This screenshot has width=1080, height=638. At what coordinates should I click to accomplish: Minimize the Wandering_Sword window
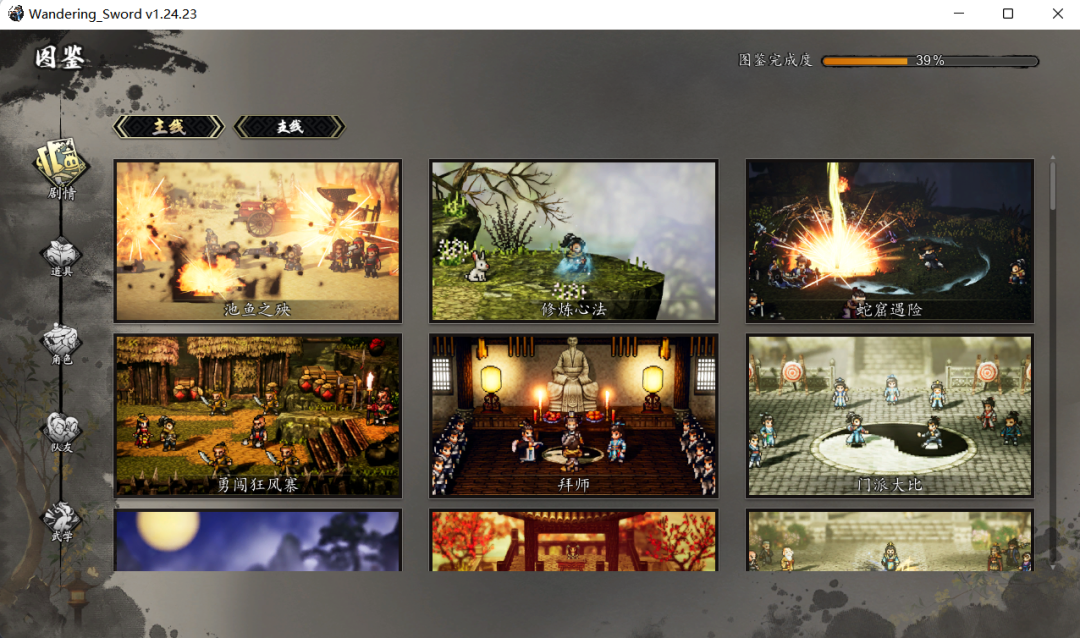pyautogui.click(x=961, y=14)
